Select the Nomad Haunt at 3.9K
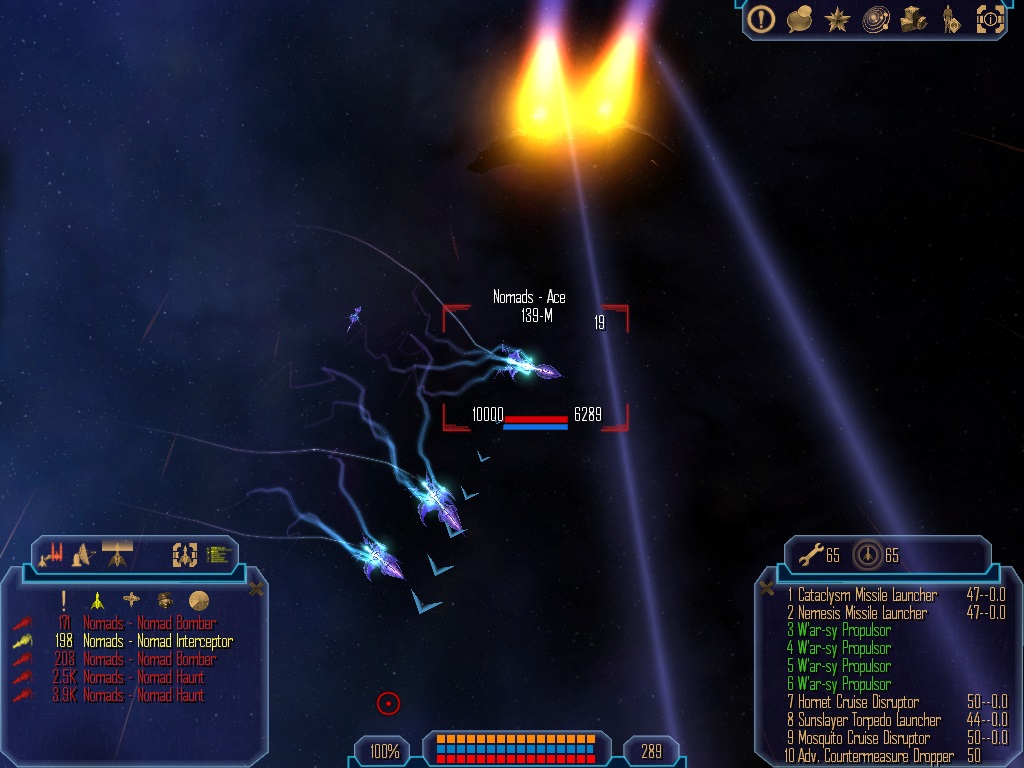 coord(143,696)
